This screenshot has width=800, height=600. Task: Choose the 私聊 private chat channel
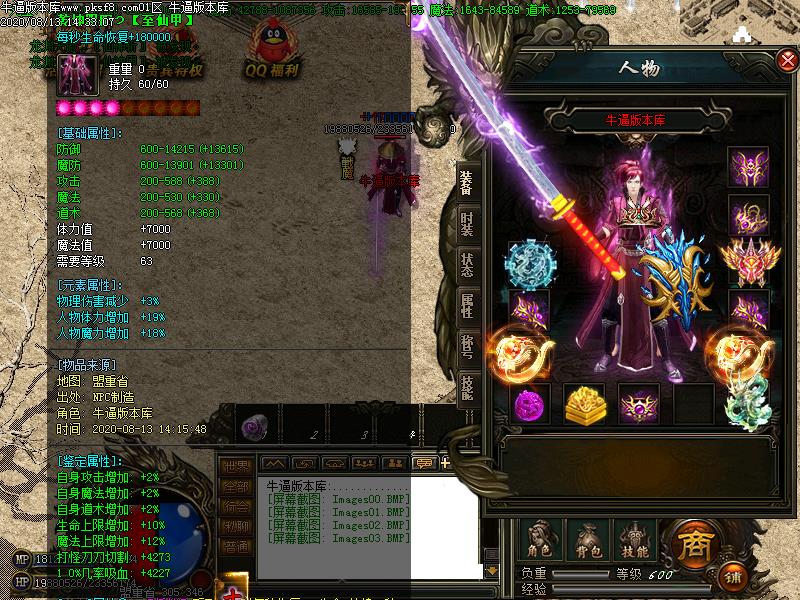[236, 527]
